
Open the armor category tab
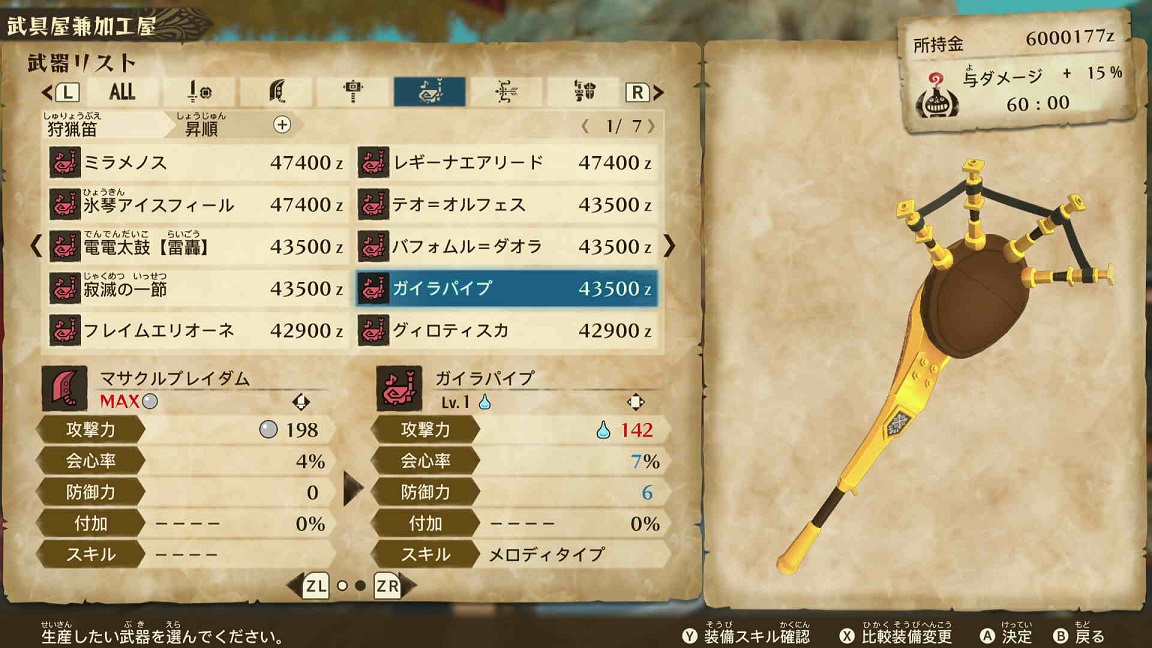tap(584, 92)
